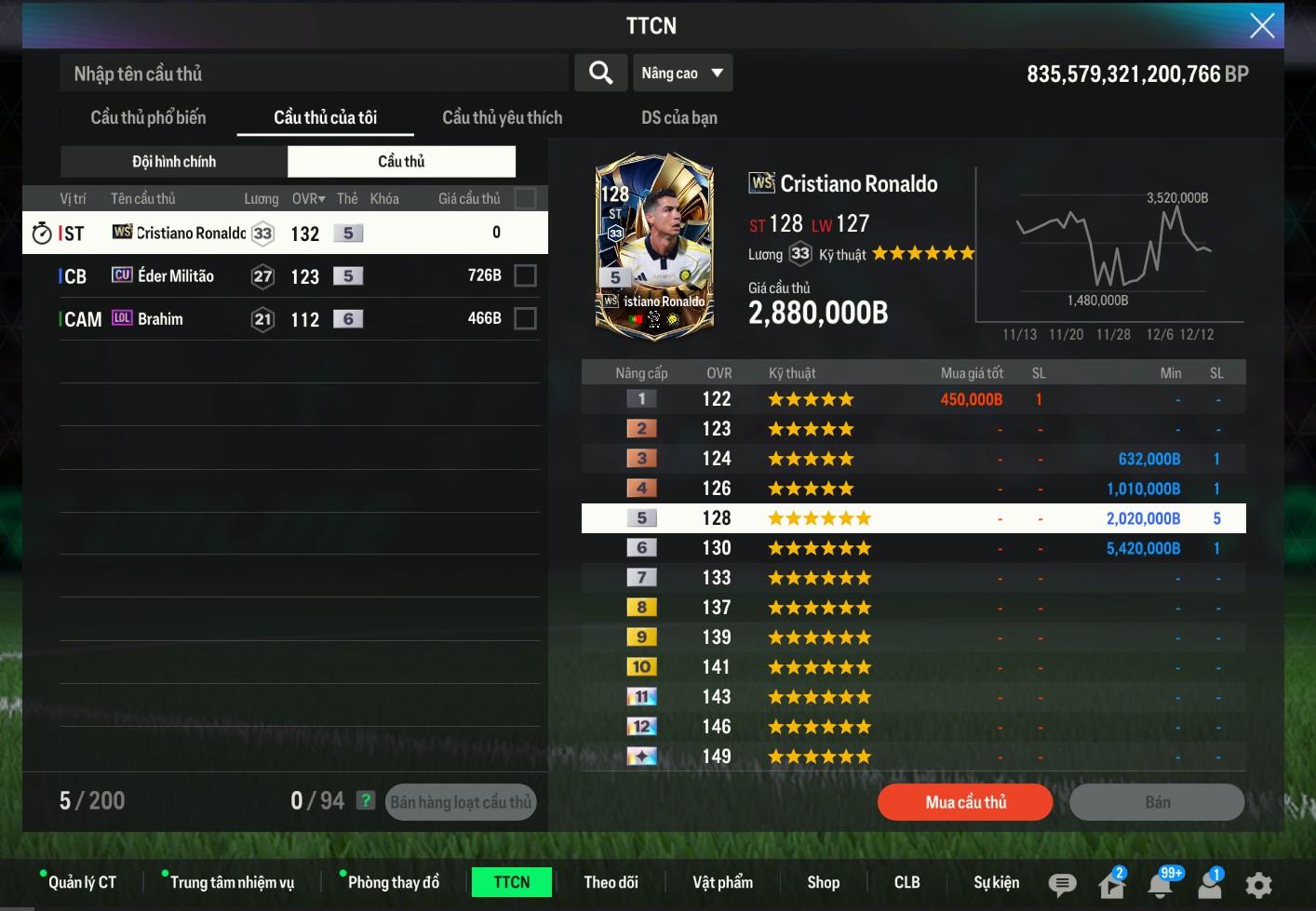Open the Nâng cao dropdown

click(x=682, y=74)
